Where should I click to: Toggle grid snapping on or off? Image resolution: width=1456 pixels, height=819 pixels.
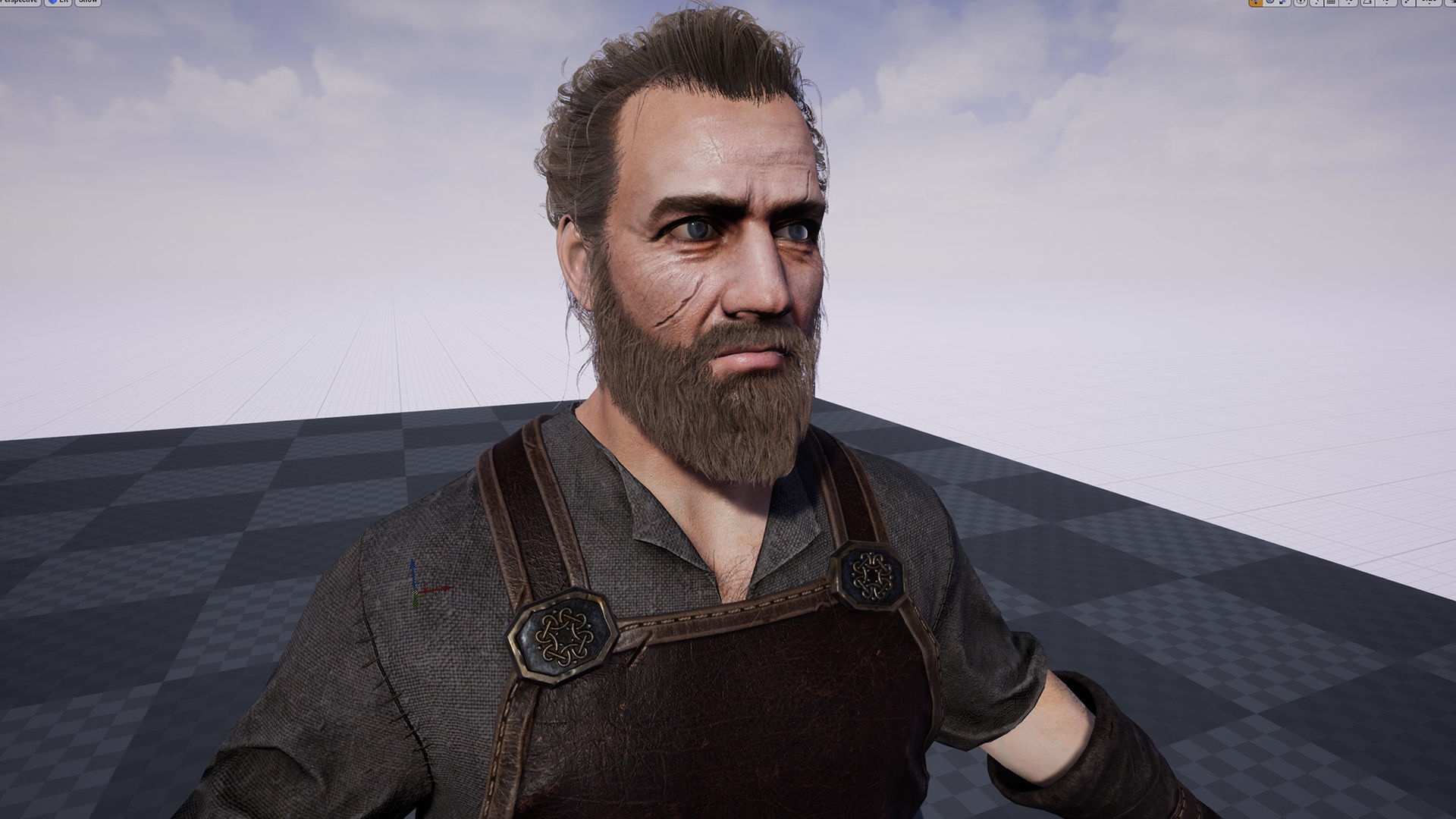[1332, 3]
